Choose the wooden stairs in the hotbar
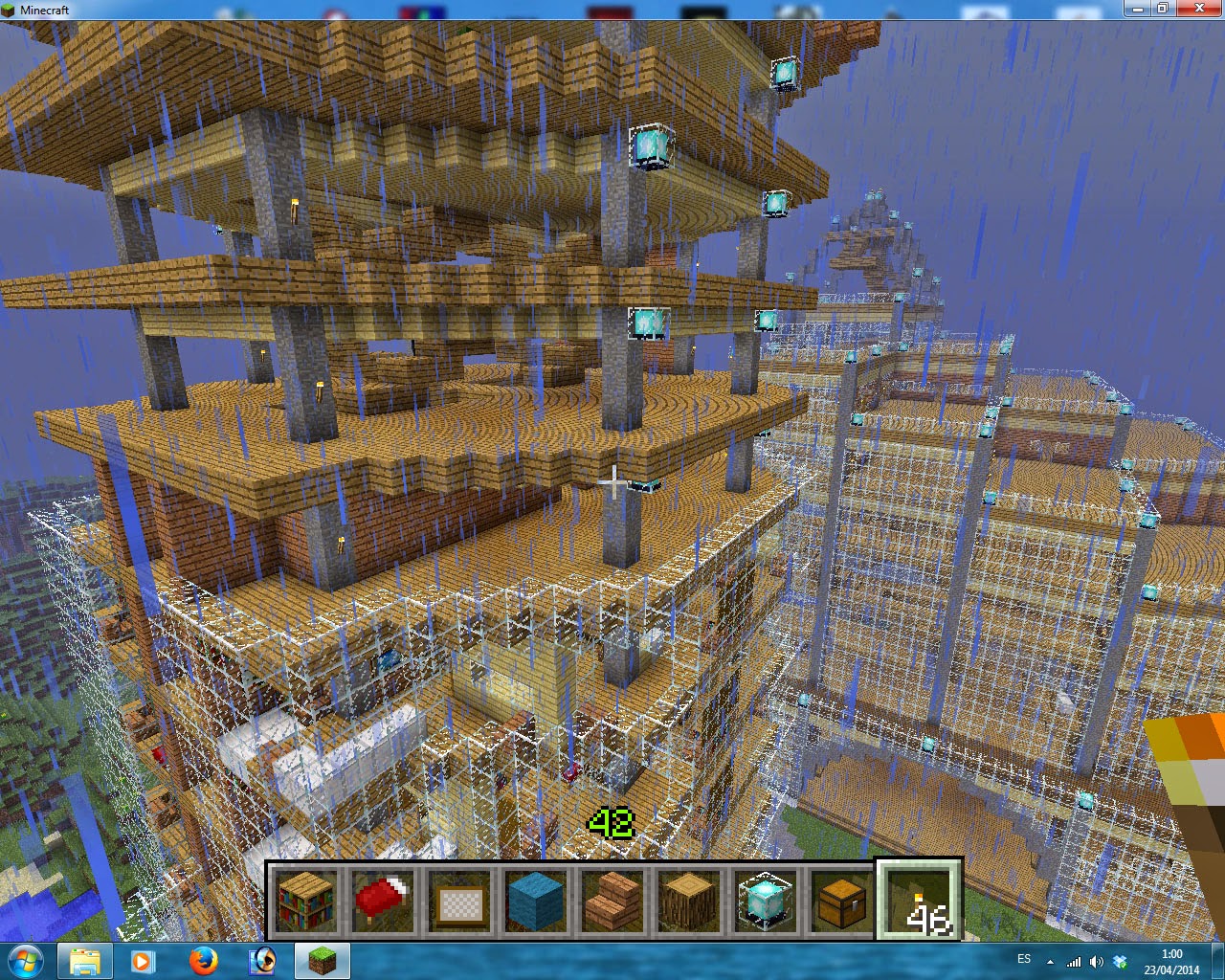This screenshot has width=1225, height=980. pyautogui.click(x=612, y=900)
